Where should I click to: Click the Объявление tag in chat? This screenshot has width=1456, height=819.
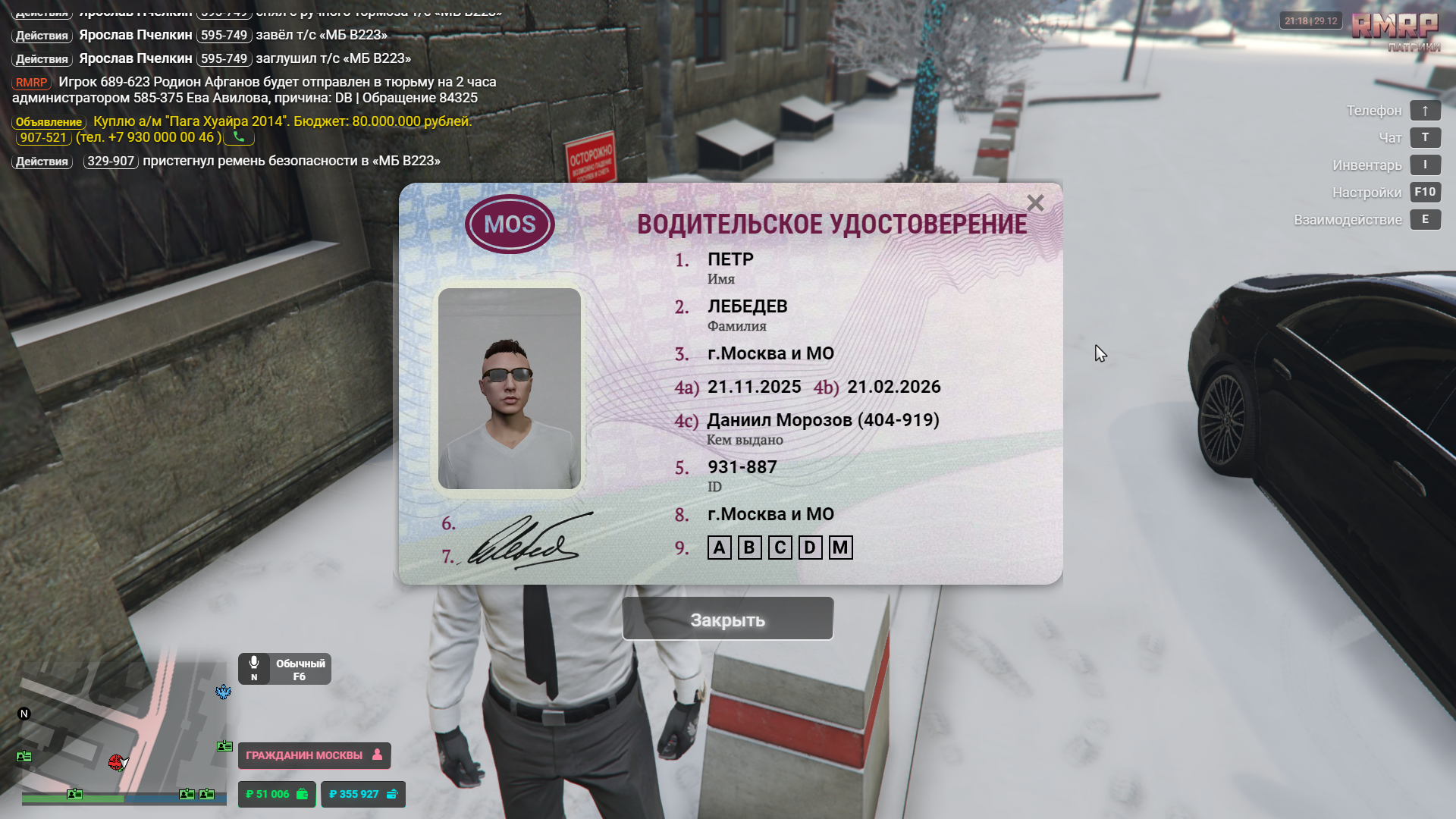coord(49,122)
